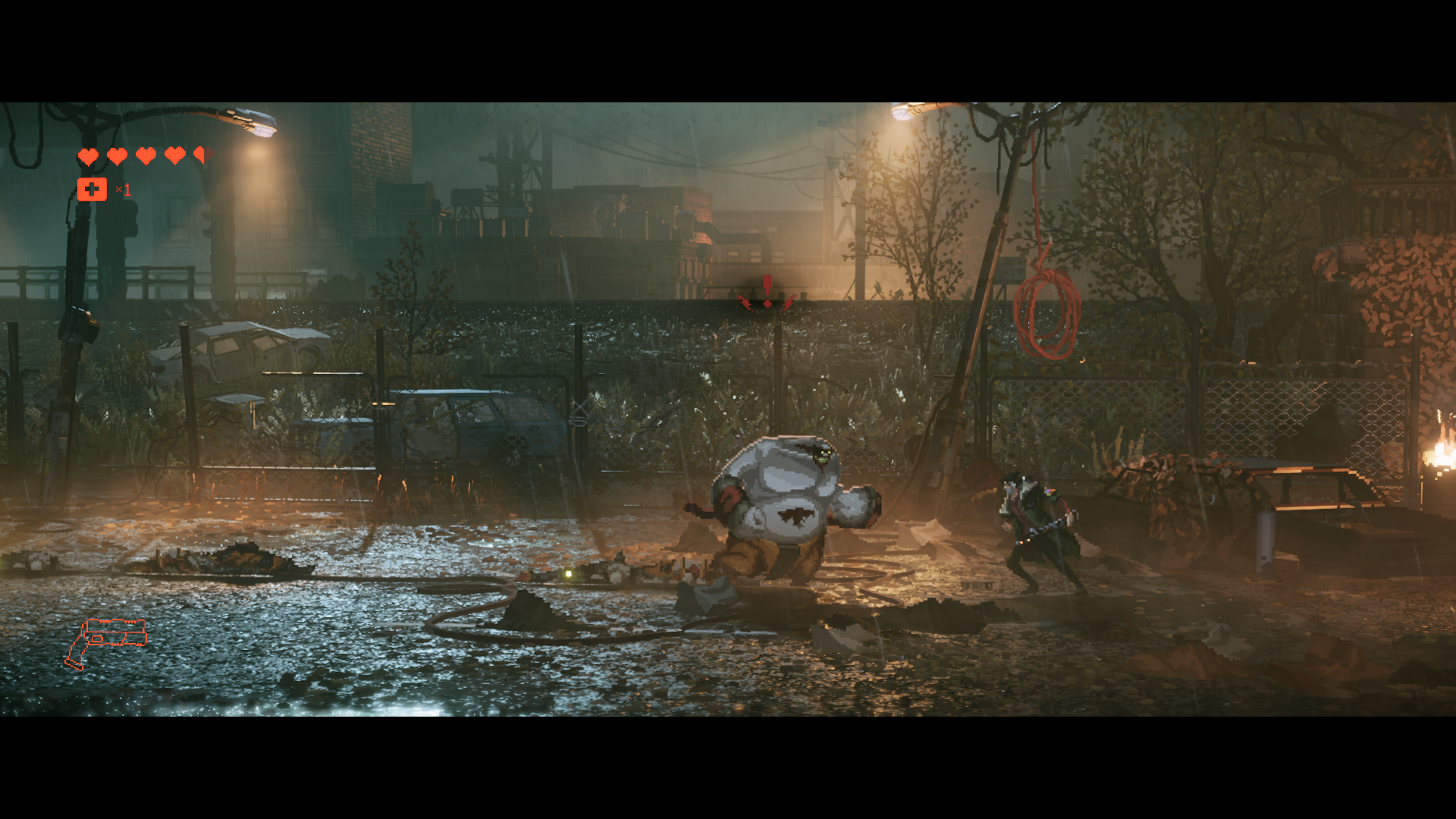Select the medkit item icon

click(x=92, y=190)
